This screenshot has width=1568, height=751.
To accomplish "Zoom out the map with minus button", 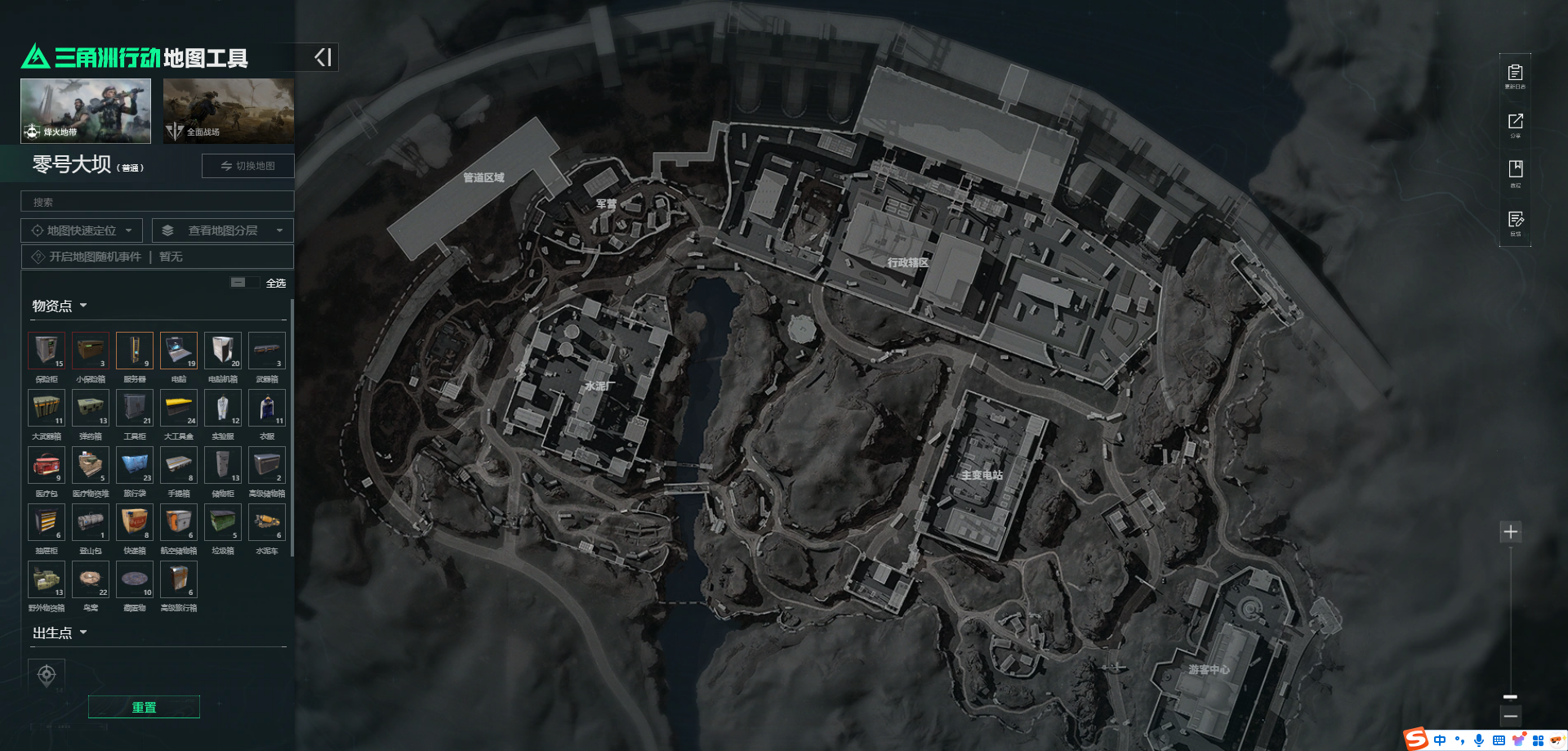I will coord(1511,716).
